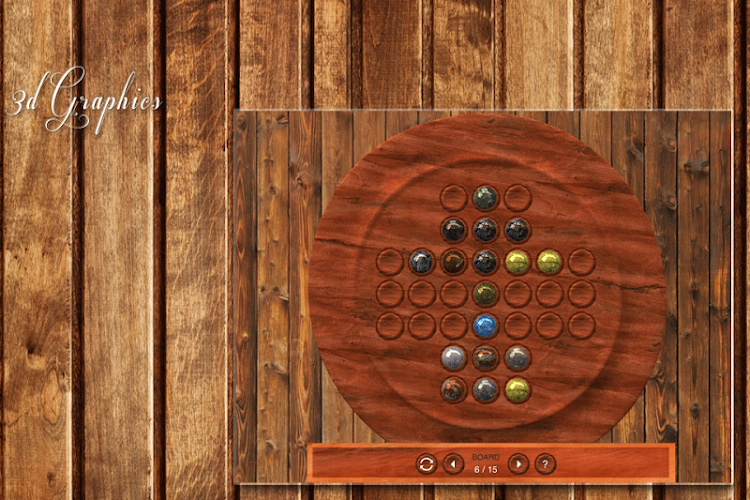
Task: Open help with the question mark button
Action: coord(545,464)
